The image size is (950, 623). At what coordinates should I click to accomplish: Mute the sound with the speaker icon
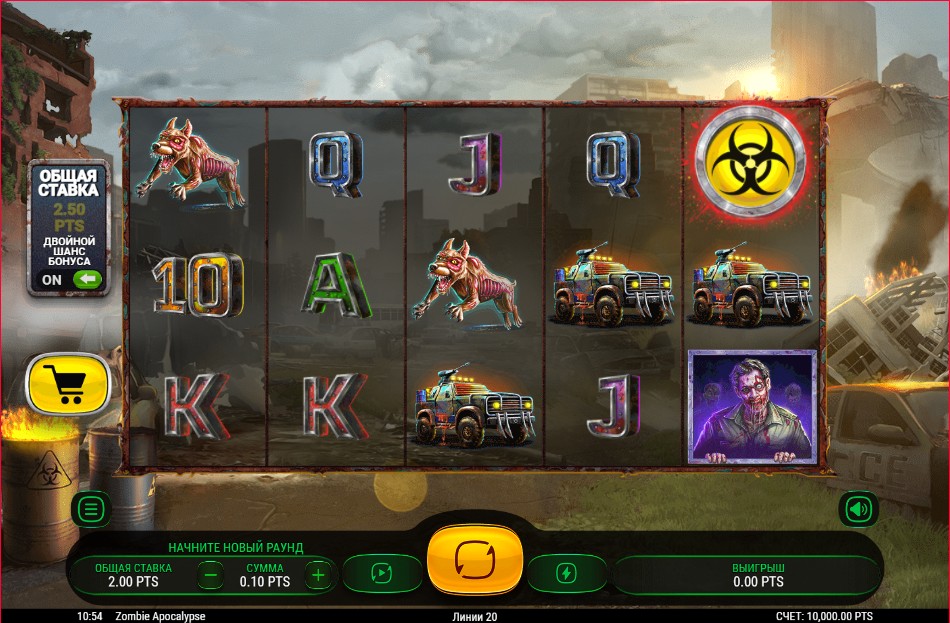coord(857,509)
